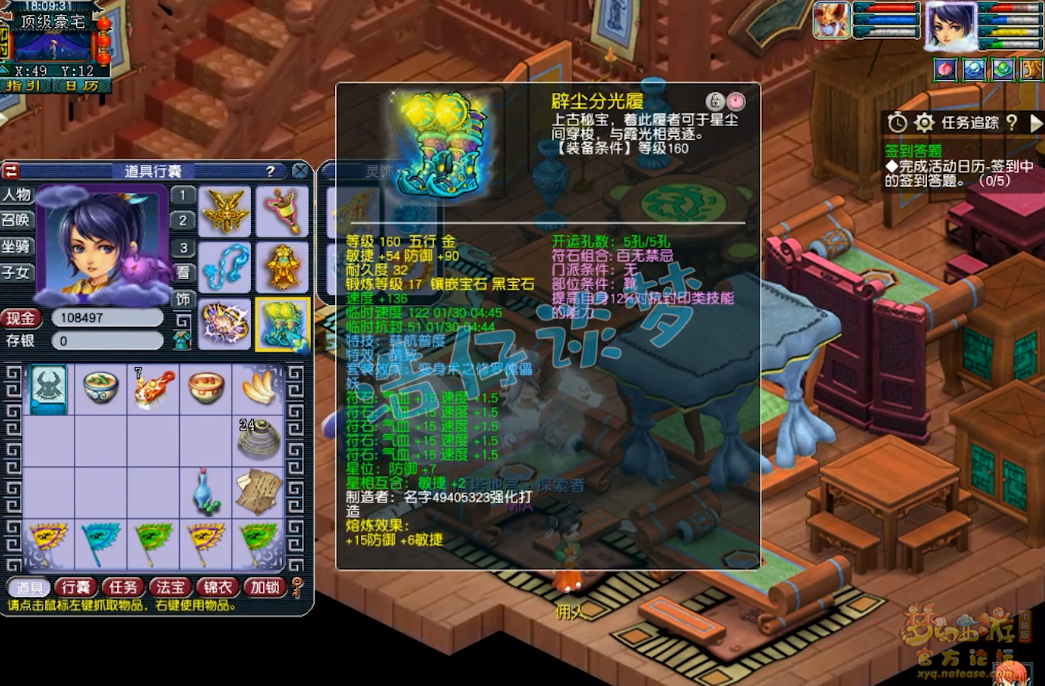Switch to the 法宝 treasure tab
The width and height of the screenshot is (1045, 686).
170,587
